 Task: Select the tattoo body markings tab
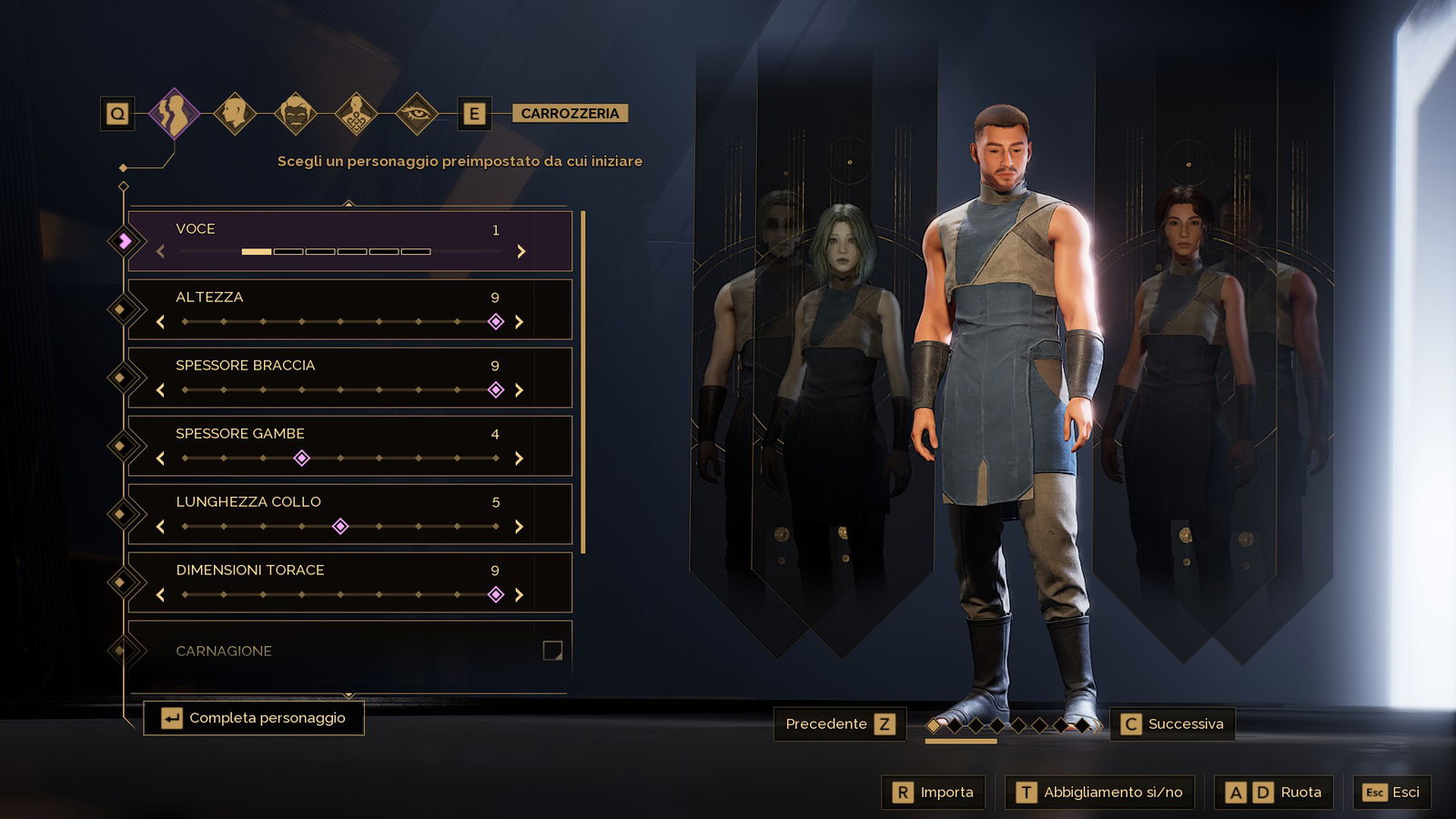[356, 114]
